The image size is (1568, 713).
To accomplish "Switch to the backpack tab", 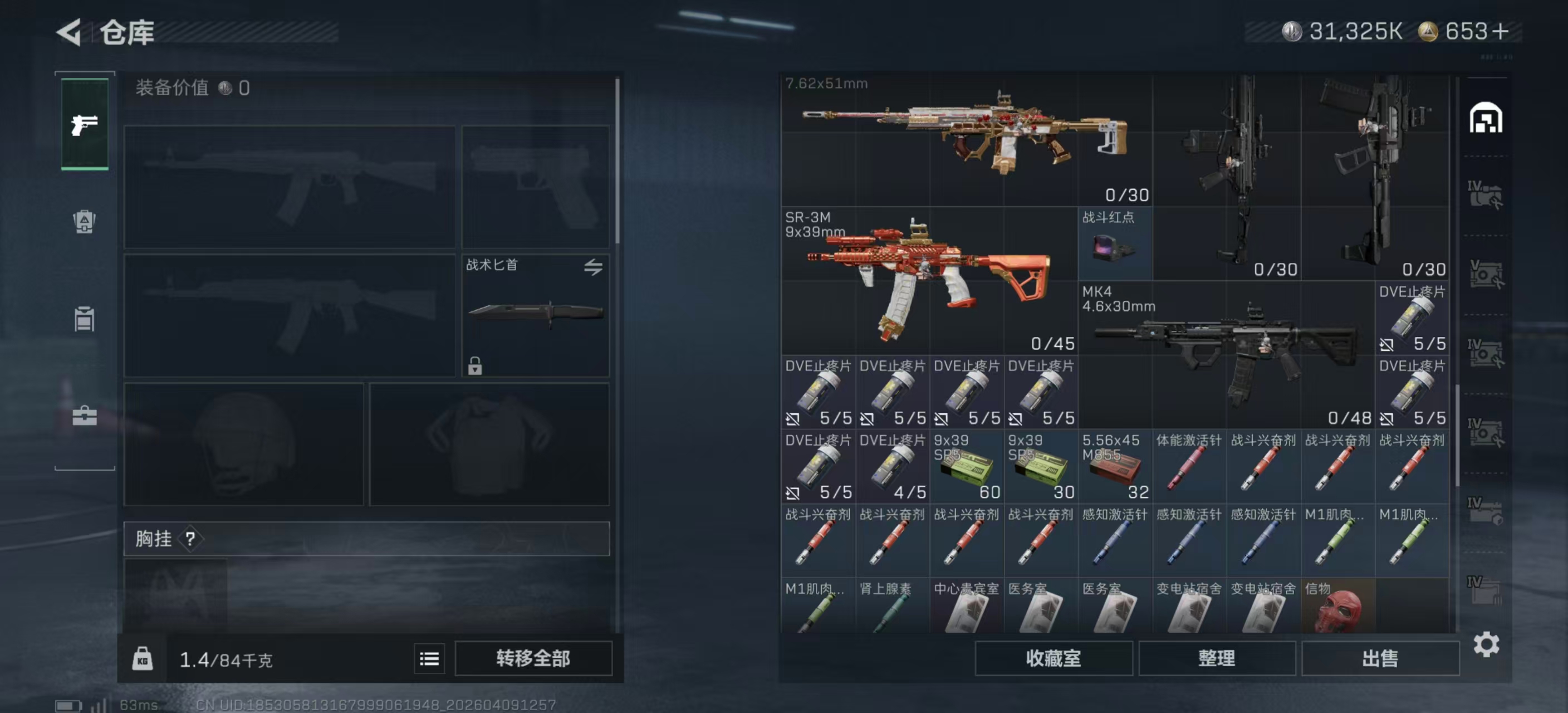I will coord(85,222).
